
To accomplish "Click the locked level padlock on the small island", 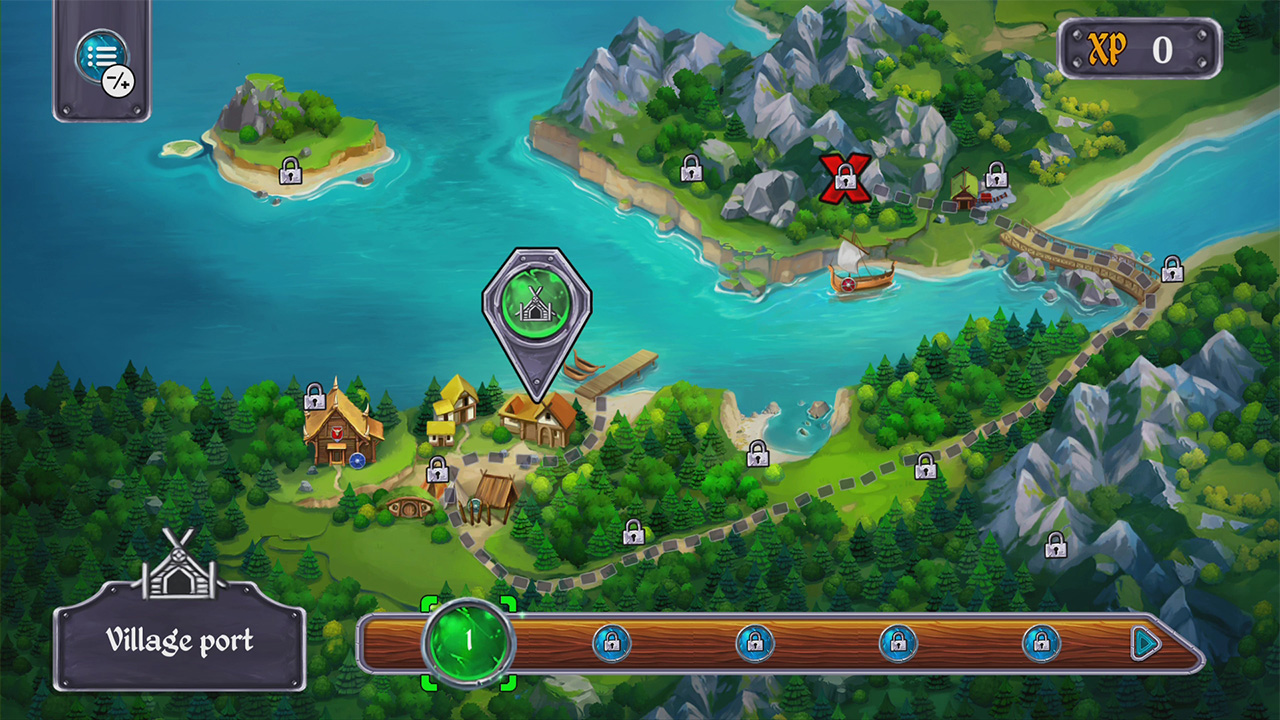I will (290, 170).
